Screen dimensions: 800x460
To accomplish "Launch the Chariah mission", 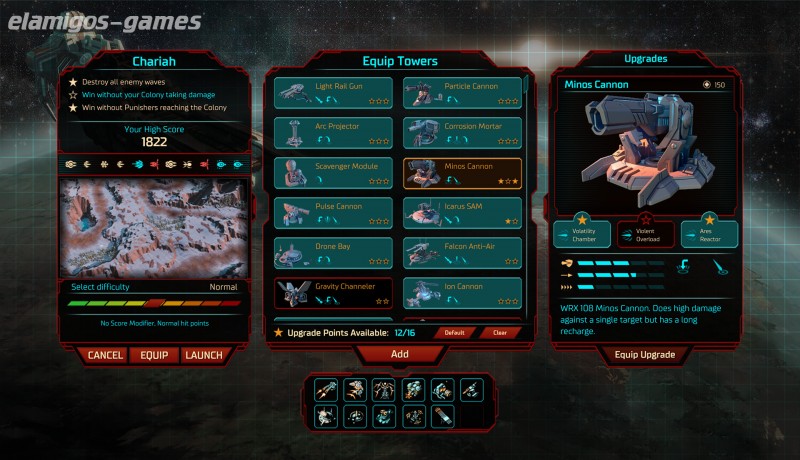I will click(x=205, y=355).
